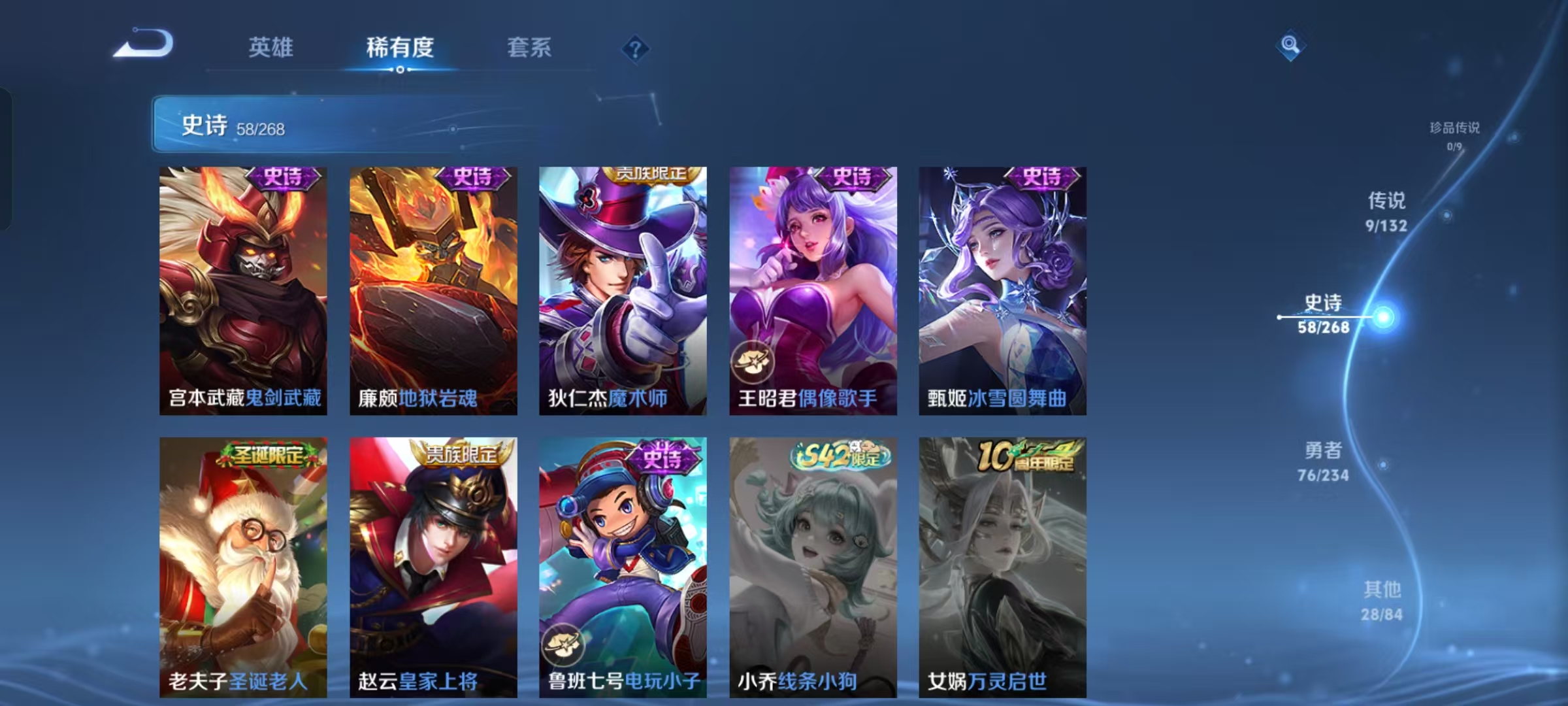Reselect the 稀有度 tab
This screenshot has height=706, width=1568.
point(401,48)
